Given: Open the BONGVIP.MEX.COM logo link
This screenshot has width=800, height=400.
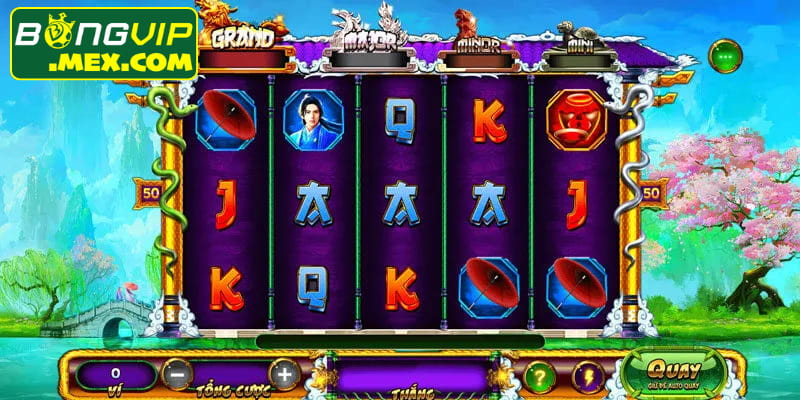Looking at the screenshot, I should pyautogui.click(x=104, y=44).
